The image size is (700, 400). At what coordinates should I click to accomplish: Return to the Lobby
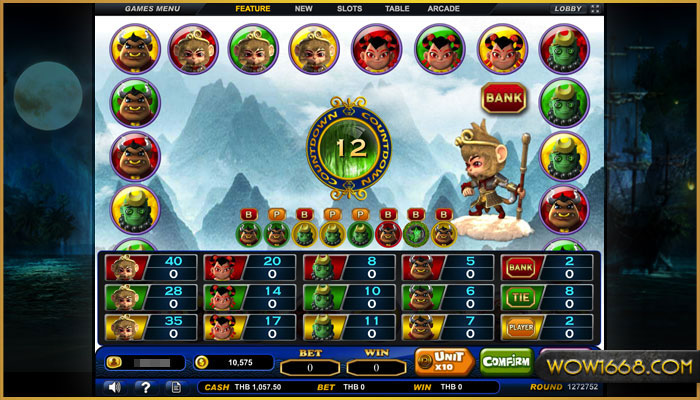click(567, 9)
